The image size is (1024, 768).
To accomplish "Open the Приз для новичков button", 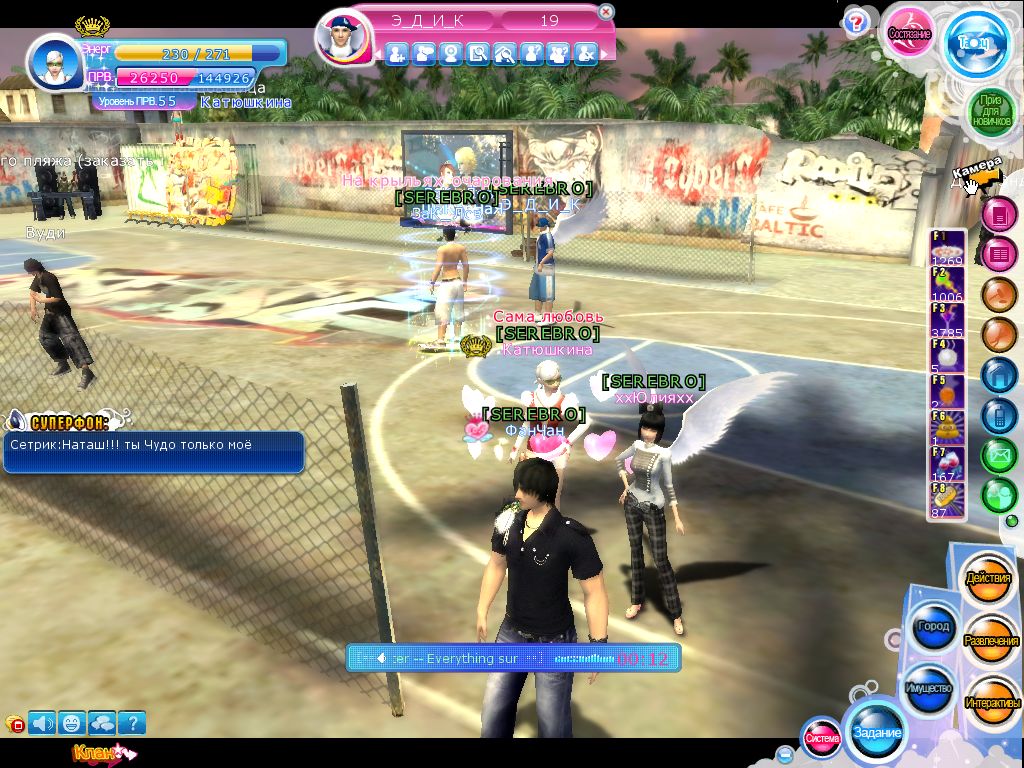I will [x=991, y=110].
